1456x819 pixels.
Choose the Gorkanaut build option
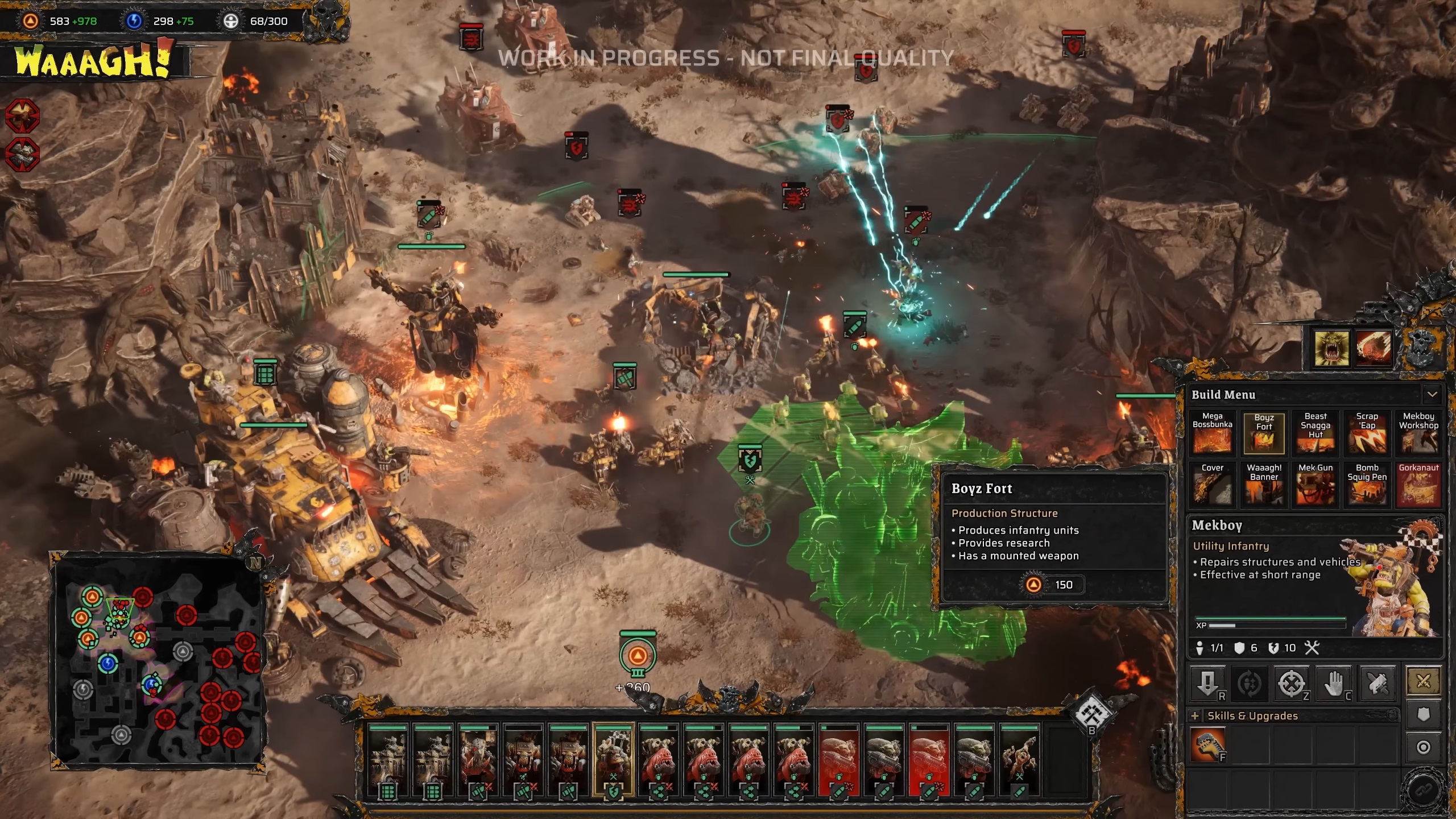[x=1418, y=485]
